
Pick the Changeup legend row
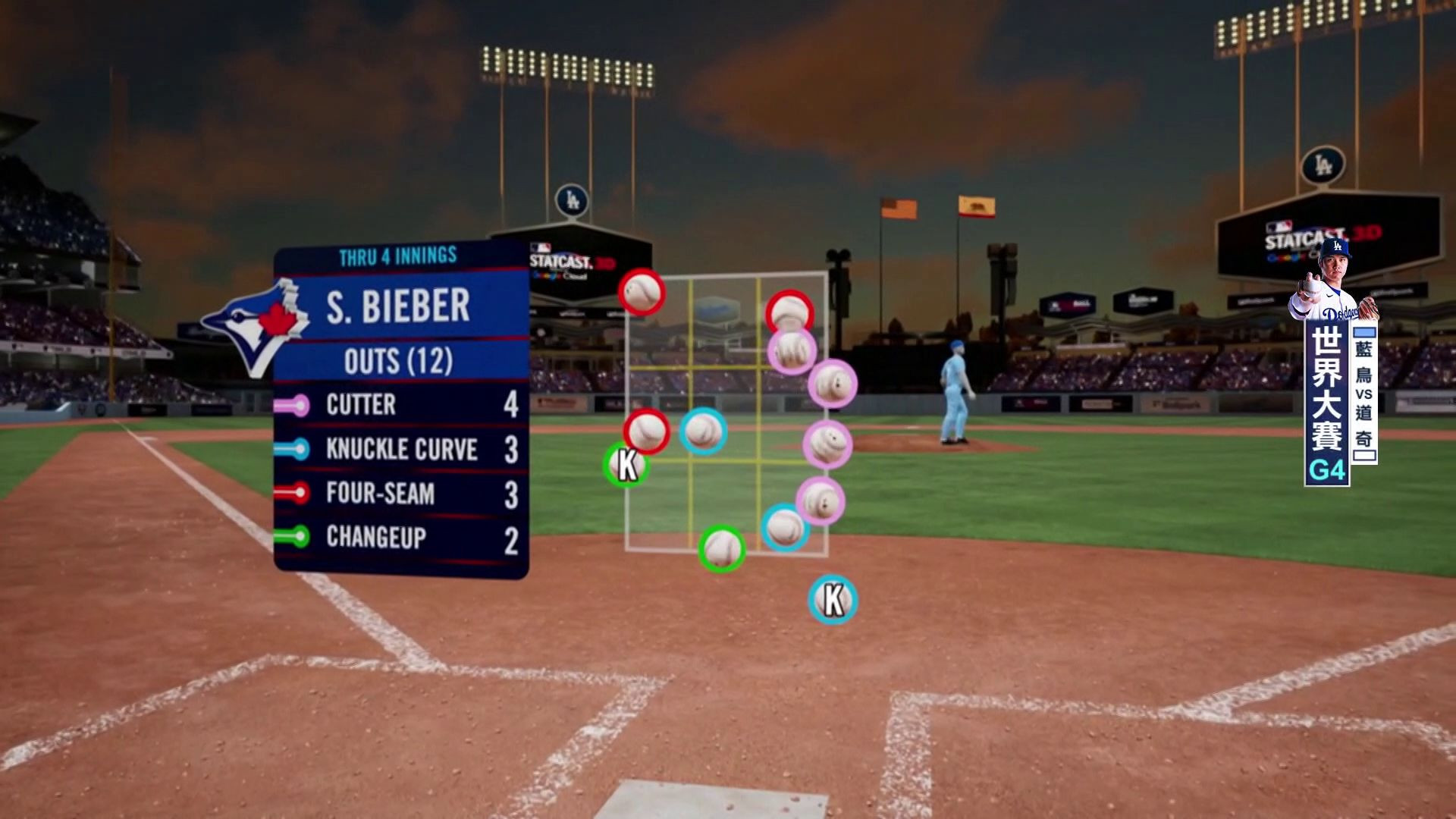point(400,538)
